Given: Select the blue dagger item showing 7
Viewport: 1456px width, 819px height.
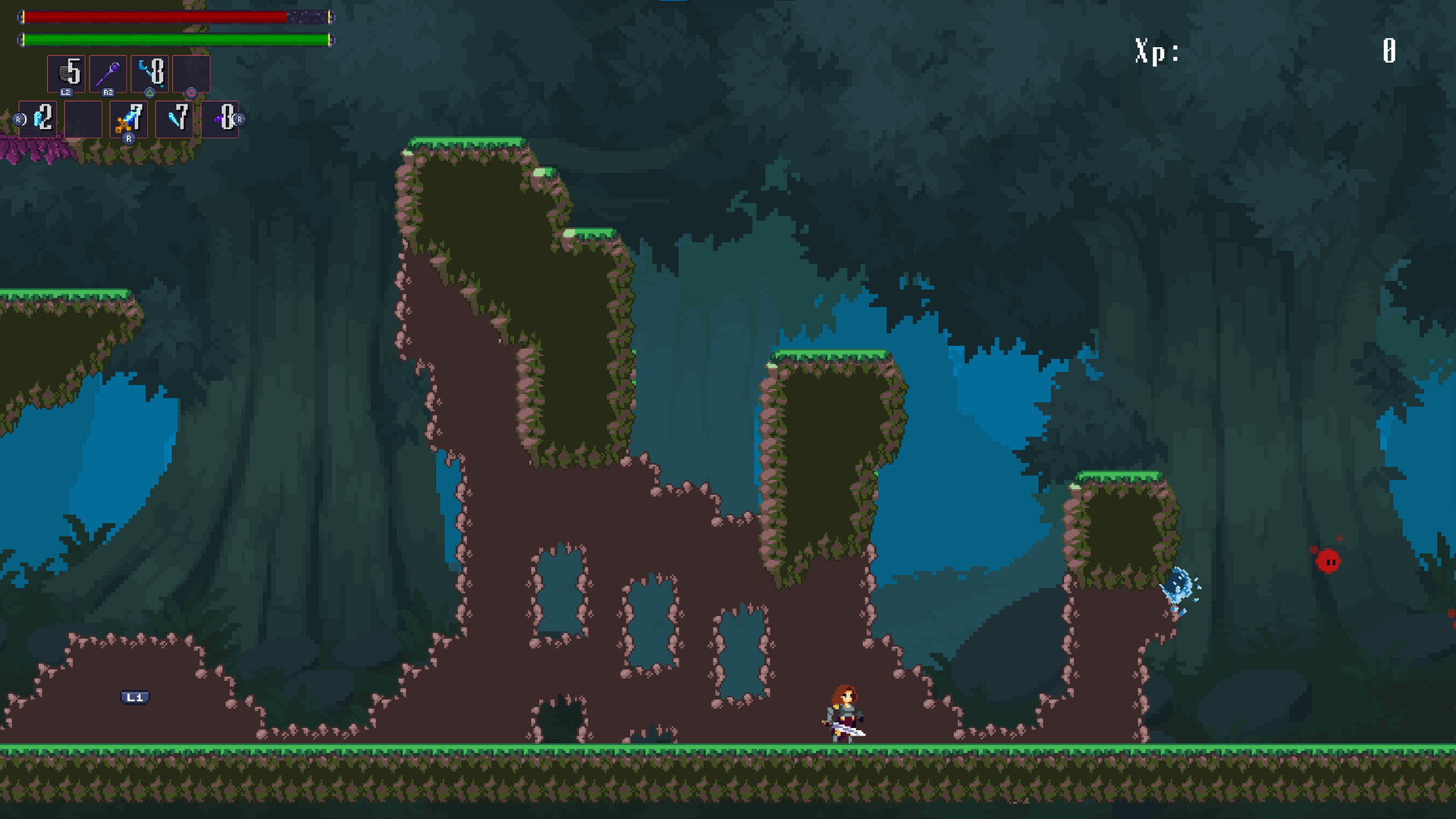Looking at the screenshot, I should (x=174, y=120).
